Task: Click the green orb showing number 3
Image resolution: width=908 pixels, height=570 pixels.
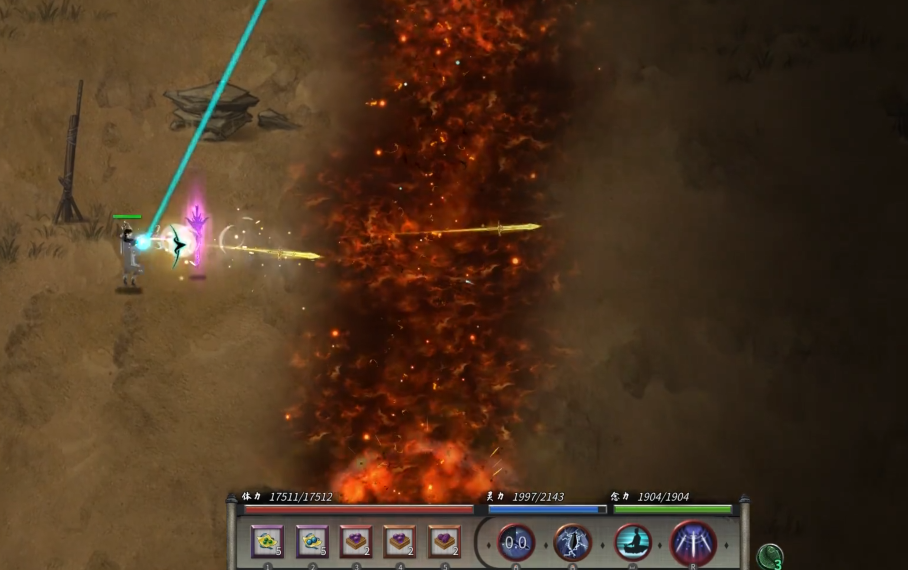Action: tap(770, 556)
